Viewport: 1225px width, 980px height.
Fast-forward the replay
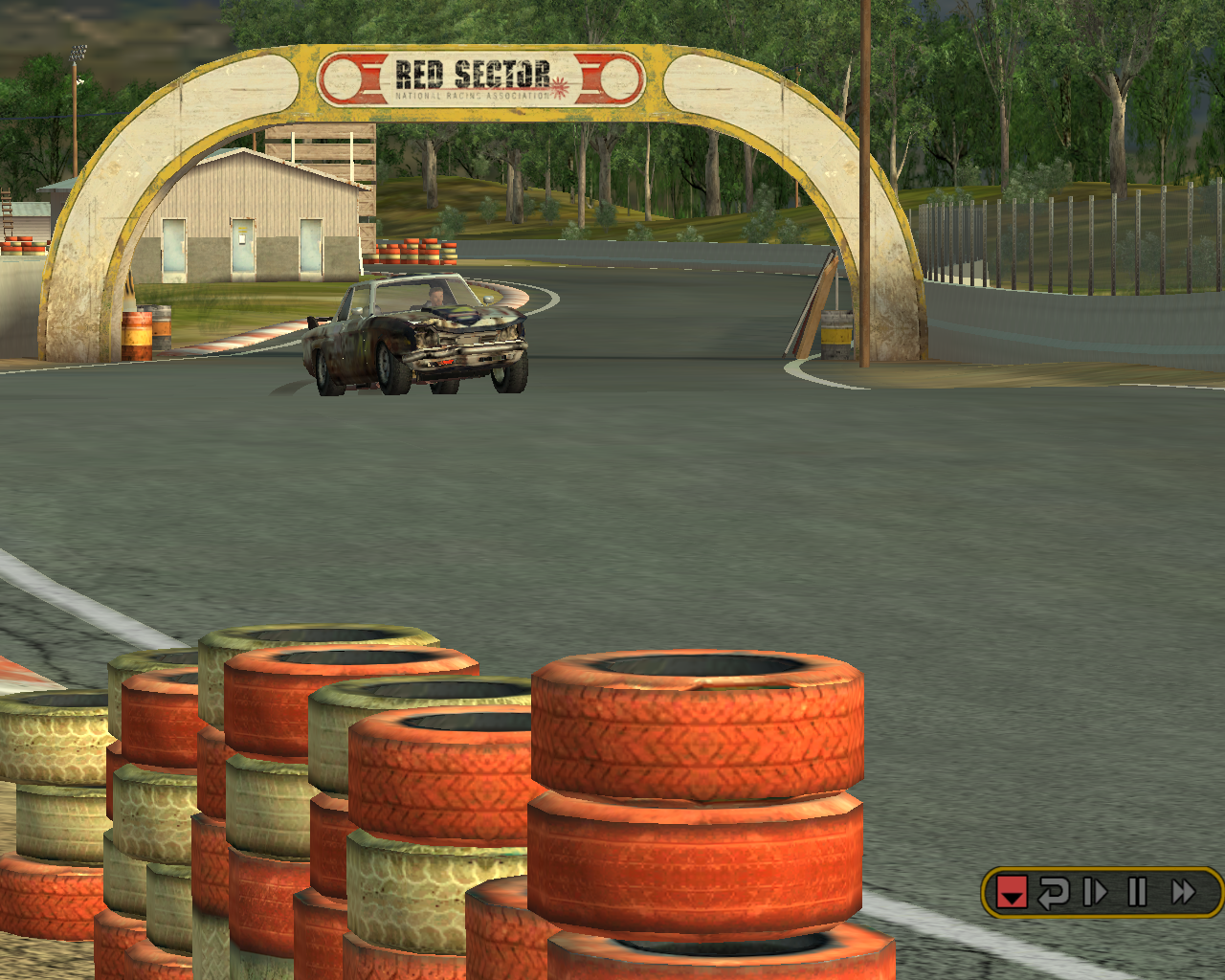[1184, 893]
